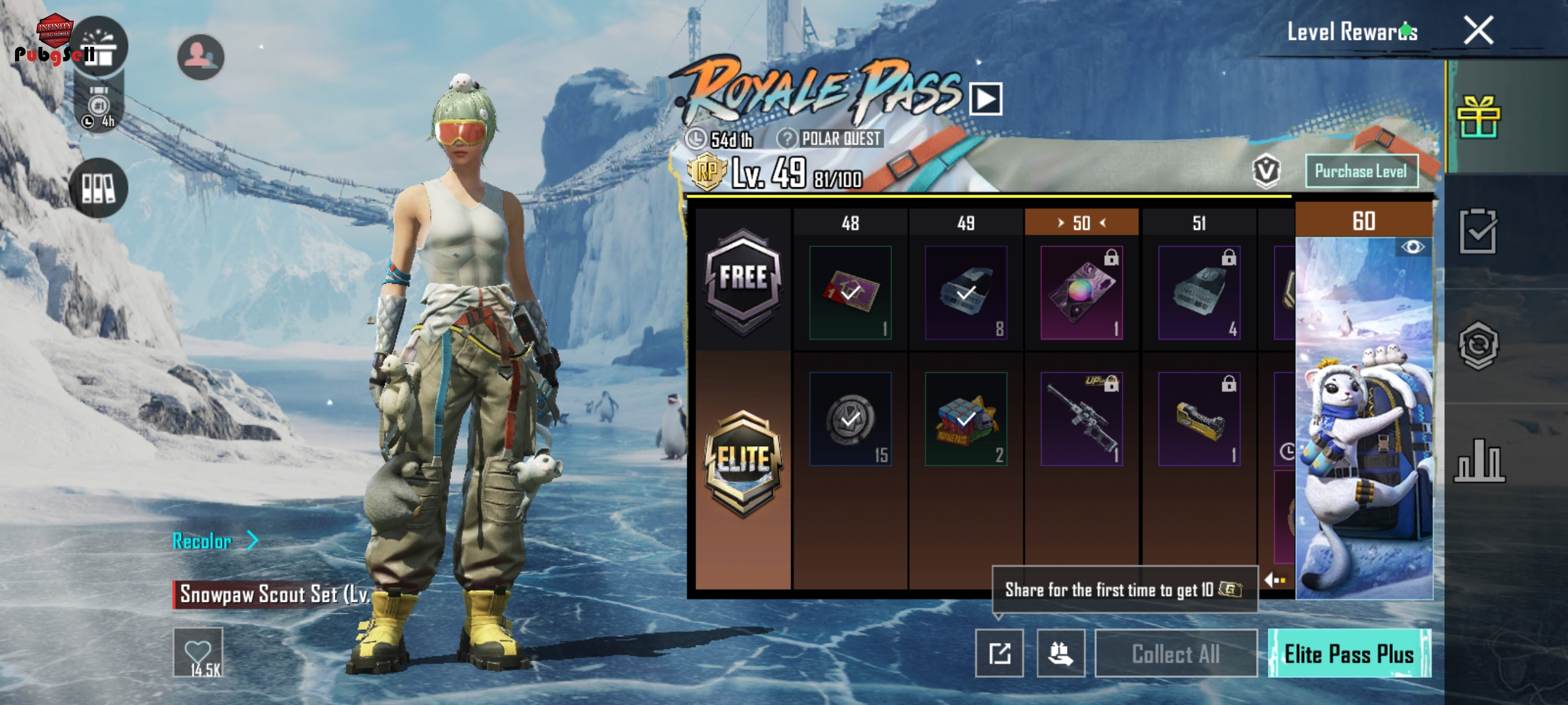Open the player profile silhouette icon
The image size is (1568, 705).
pos(200,57)
